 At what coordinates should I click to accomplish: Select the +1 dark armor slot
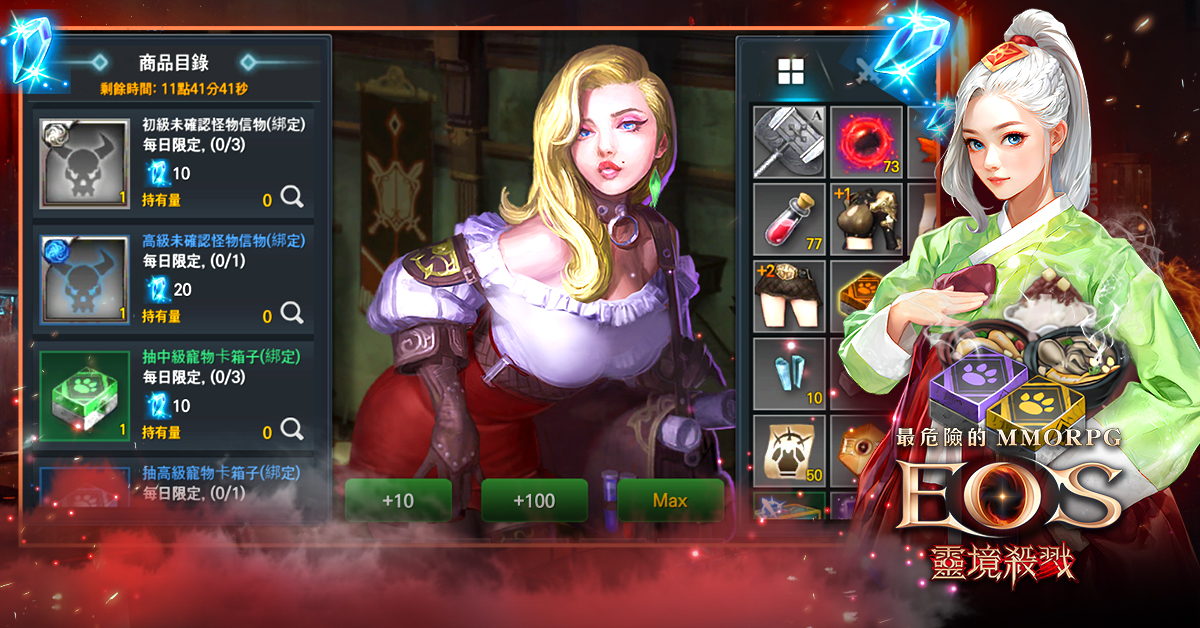point(866,218)
